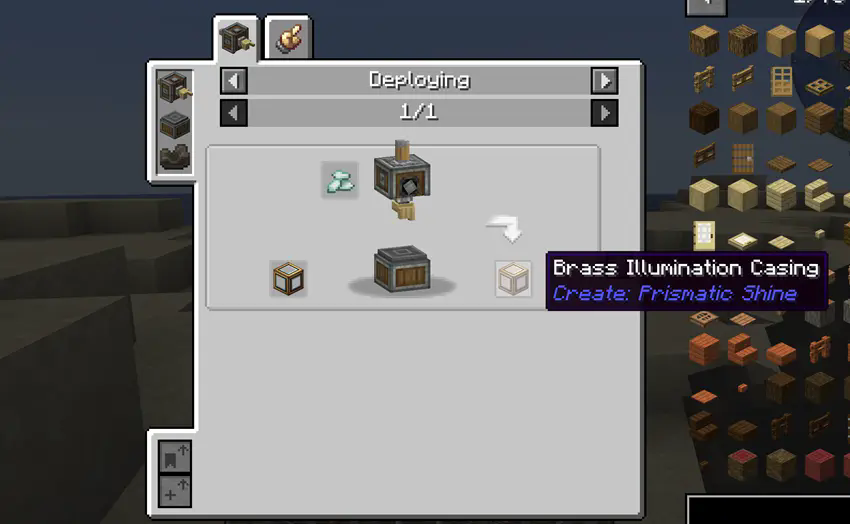
Task: Go to next recipe category beside Deploying
Action: [x=604, y=80]
